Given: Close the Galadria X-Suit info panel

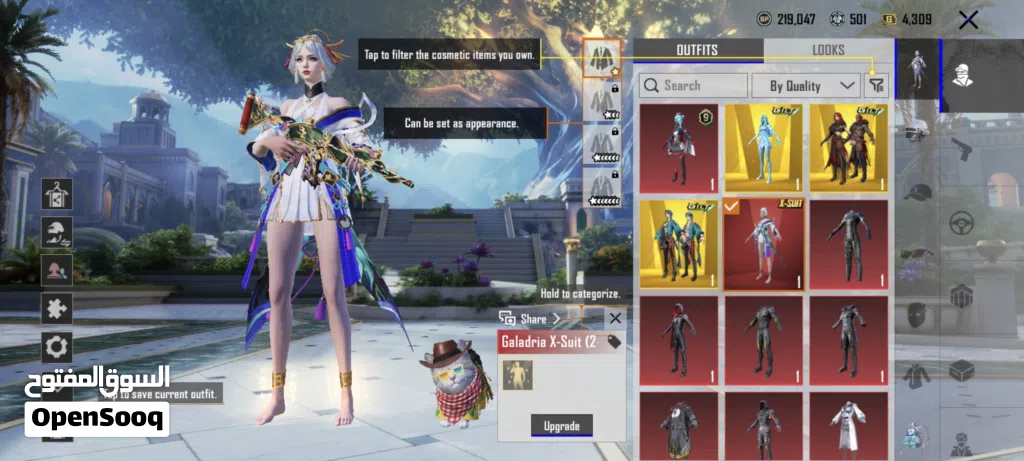Looking at the screenshot, I should (615, 318).
